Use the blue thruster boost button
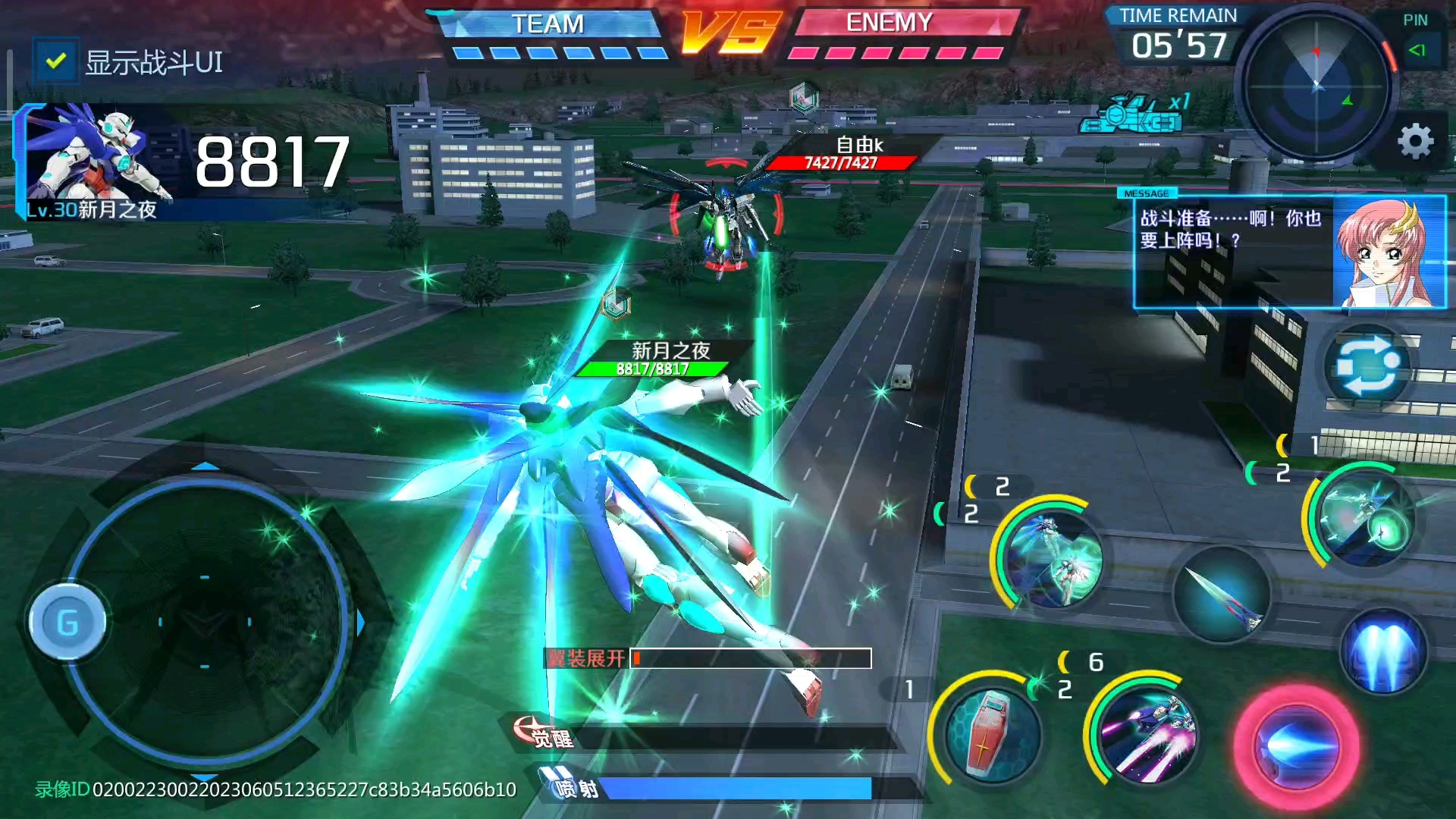The width and height of the screenshot is (1456, 819). coord(1385,651)
